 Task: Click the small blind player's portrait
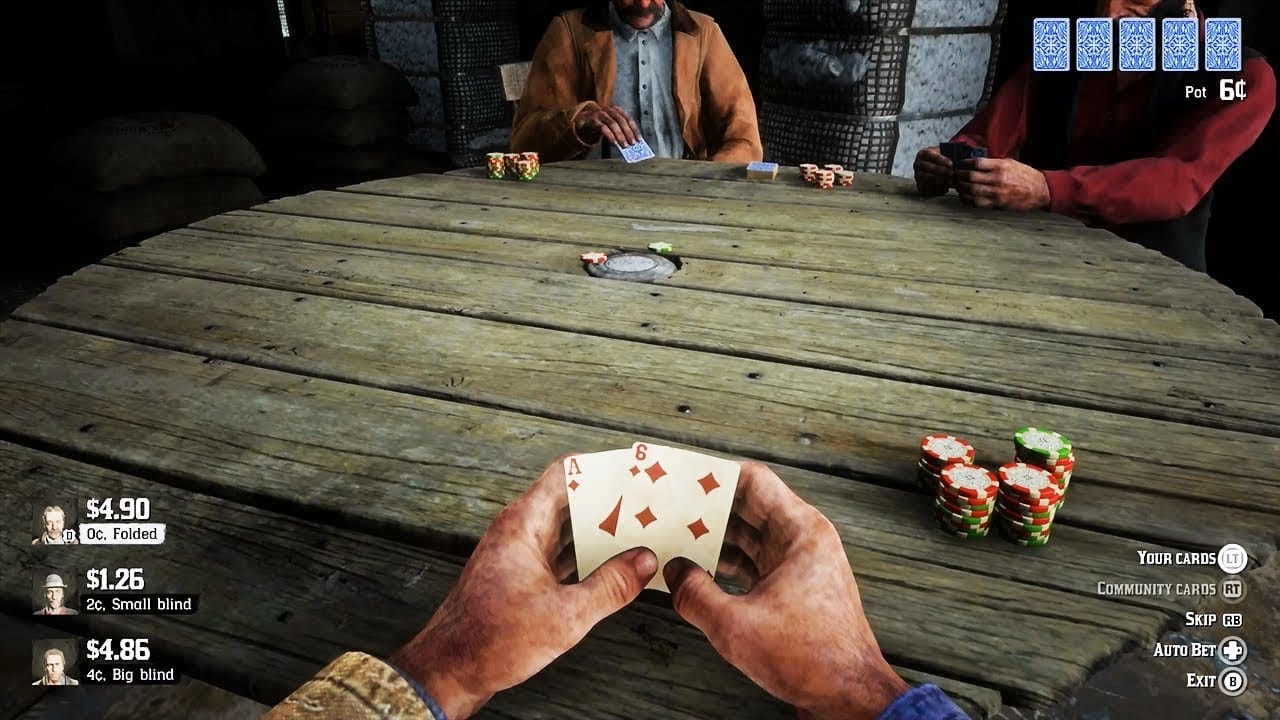(x=54, y=594)
